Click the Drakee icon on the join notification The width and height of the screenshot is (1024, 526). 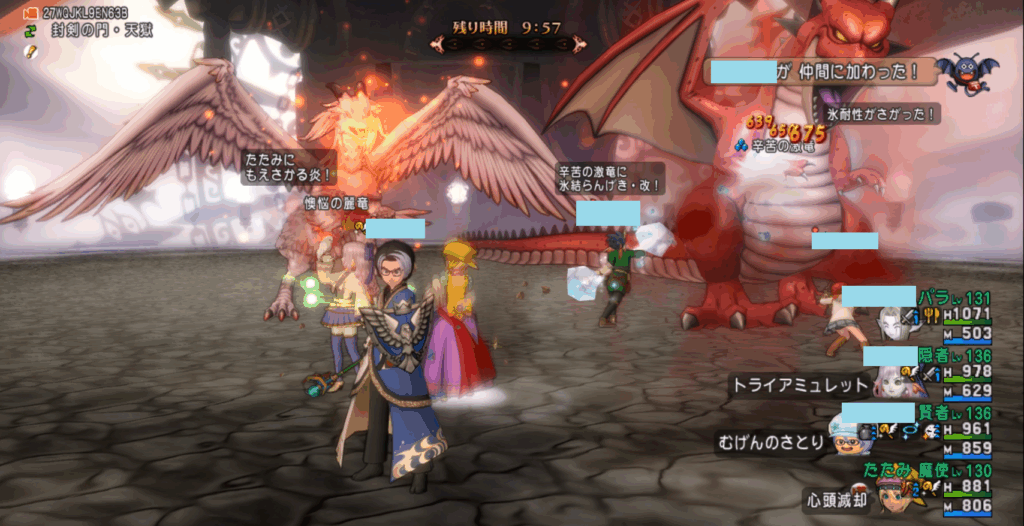click(967, 74)
